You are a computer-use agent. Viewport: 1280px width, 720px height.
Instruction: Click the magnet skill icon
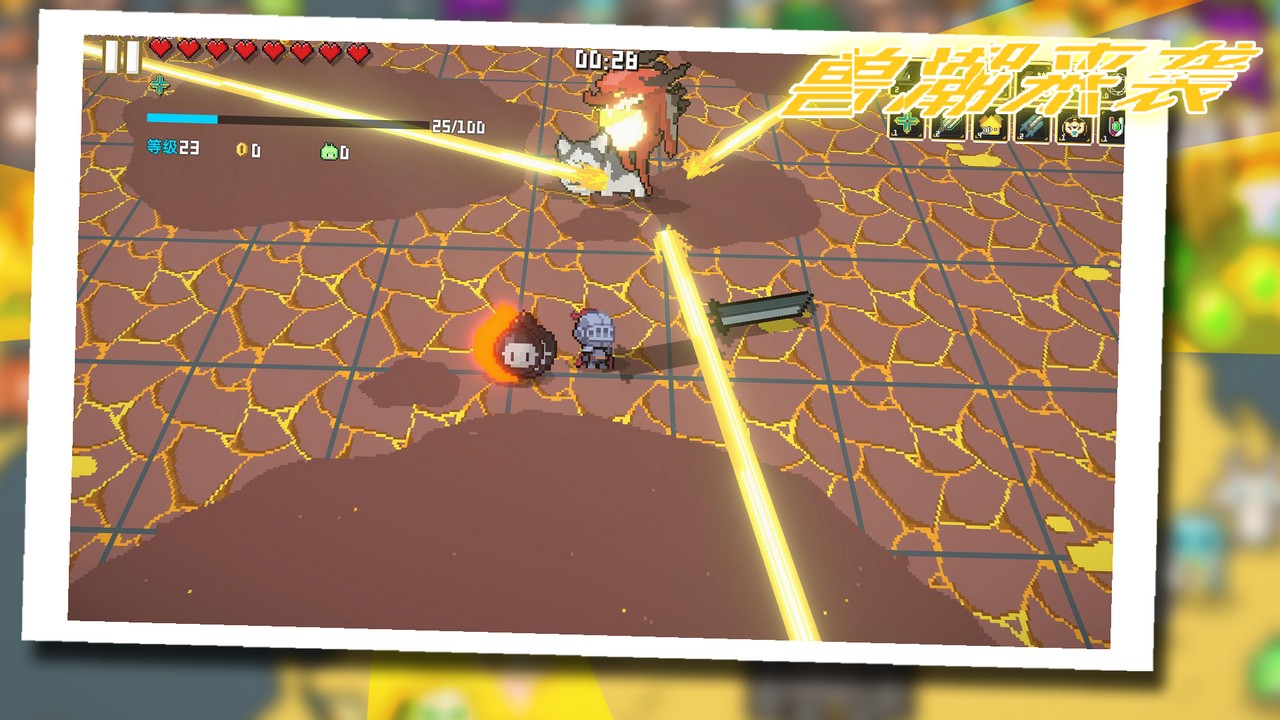[x=1112, y=130]
